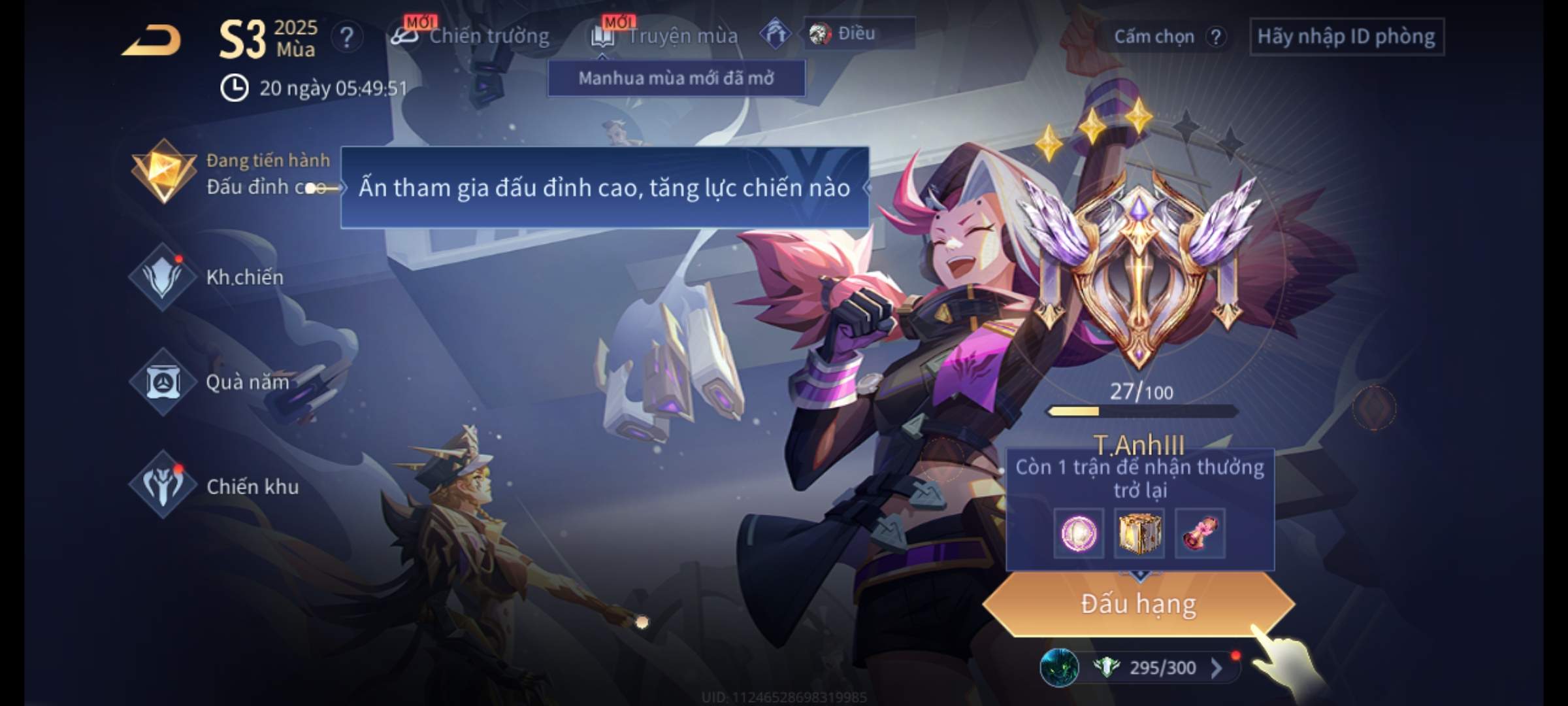1568x706 pixels.
Task: Start ranked match with Đấu hạng
Action: pos(1139,604)
